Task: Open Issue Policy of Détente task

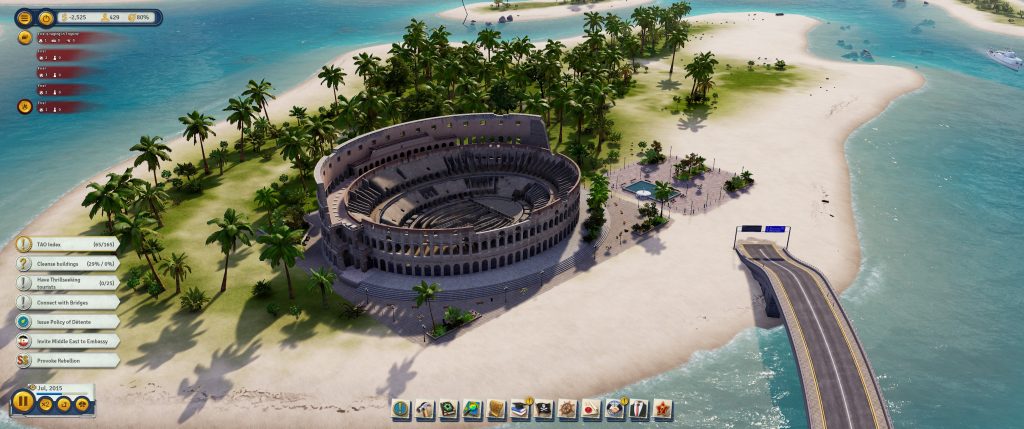Action: [x=68, y=321]
